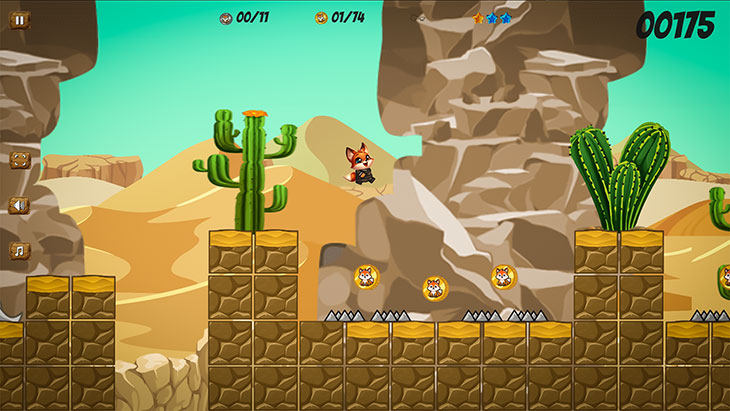Mute the sound effects speaker button
730x411 pixels.
pyautogui.click(x=20, y=205)
